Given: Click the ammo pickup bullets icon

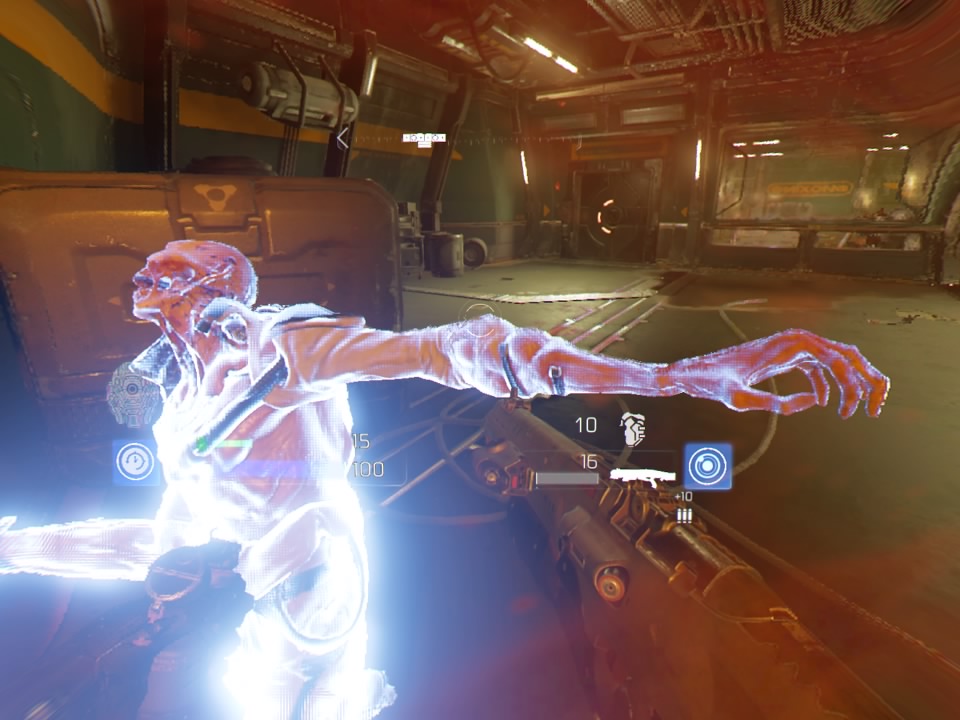Looking at the screenshot, I should click(685, 514).
